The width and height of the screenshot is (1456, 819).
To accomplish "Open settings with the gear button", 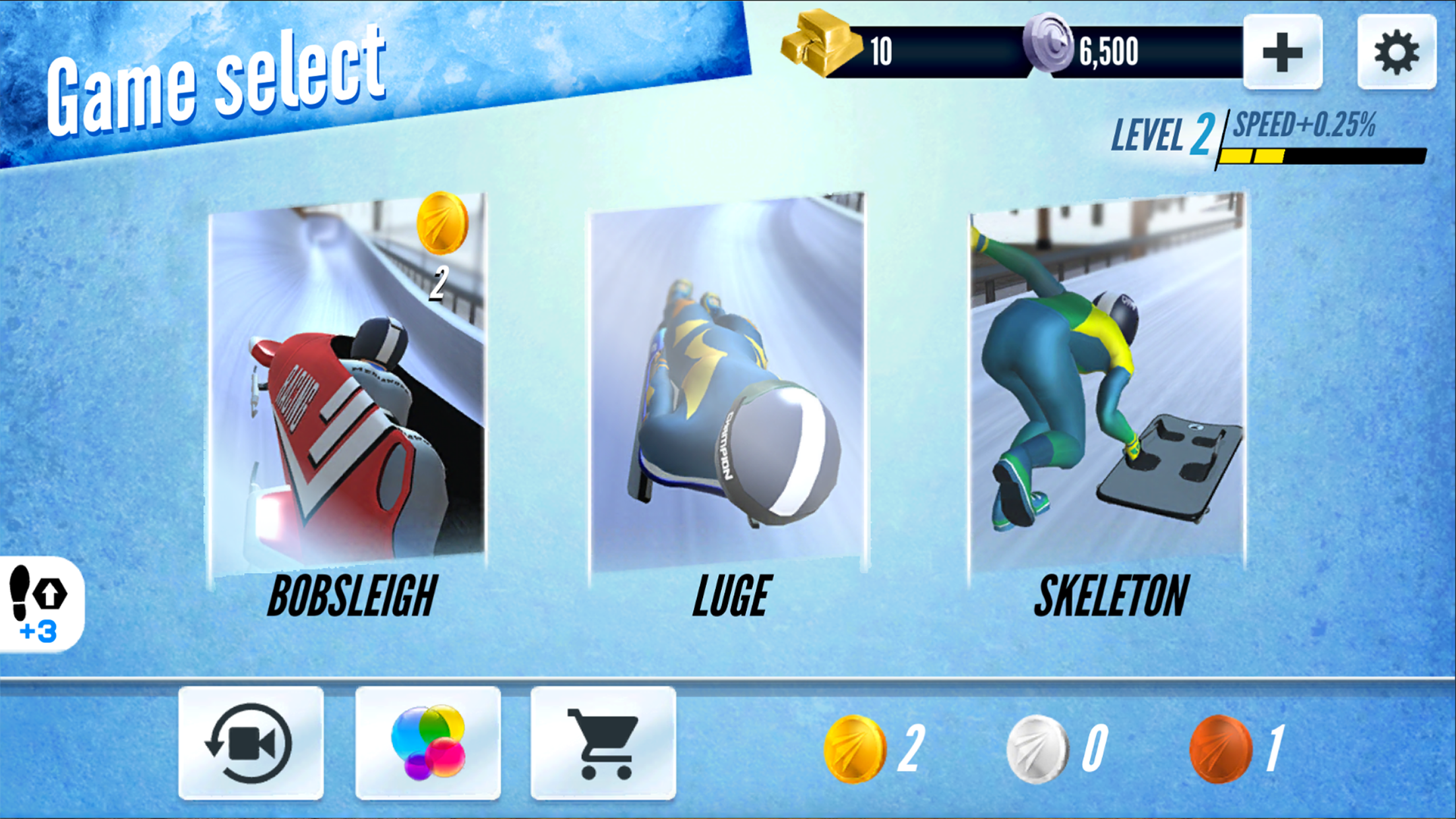I will 1396,52.
